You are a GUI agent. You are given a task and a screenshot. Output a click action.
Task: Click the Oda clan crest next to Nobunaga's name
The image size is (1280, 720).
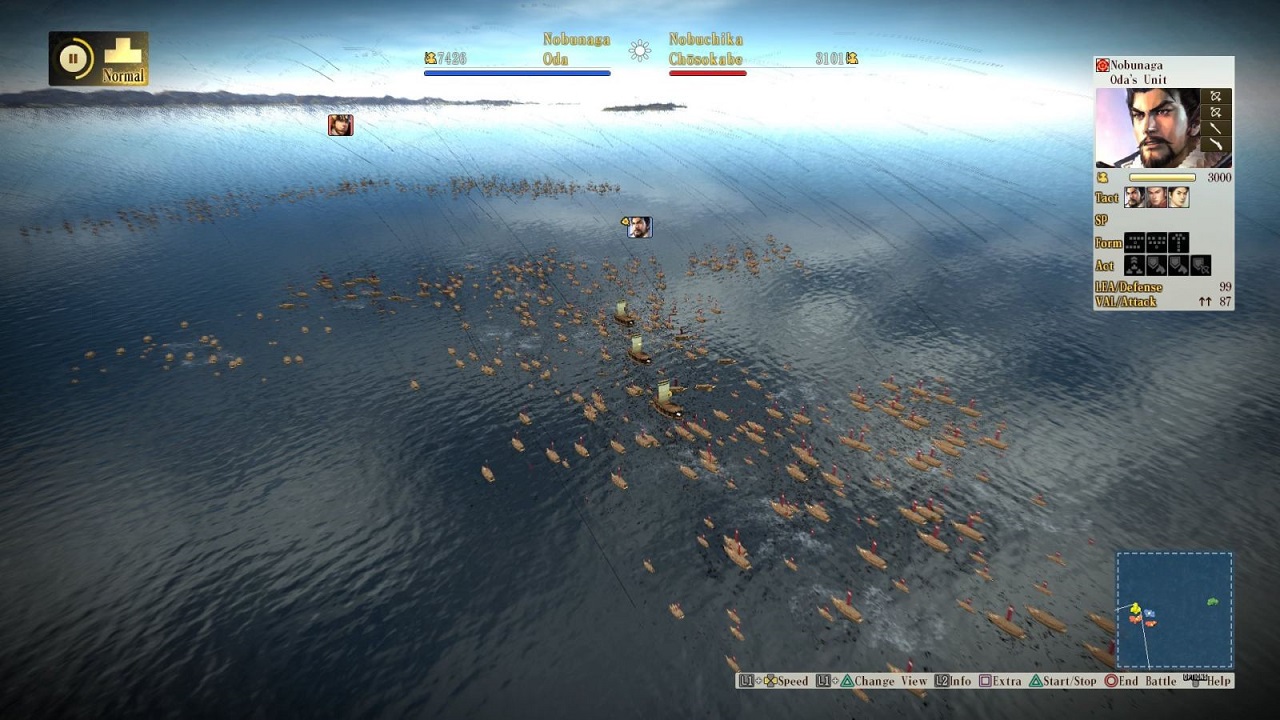pyautogui.click(x=1101, y=64)
